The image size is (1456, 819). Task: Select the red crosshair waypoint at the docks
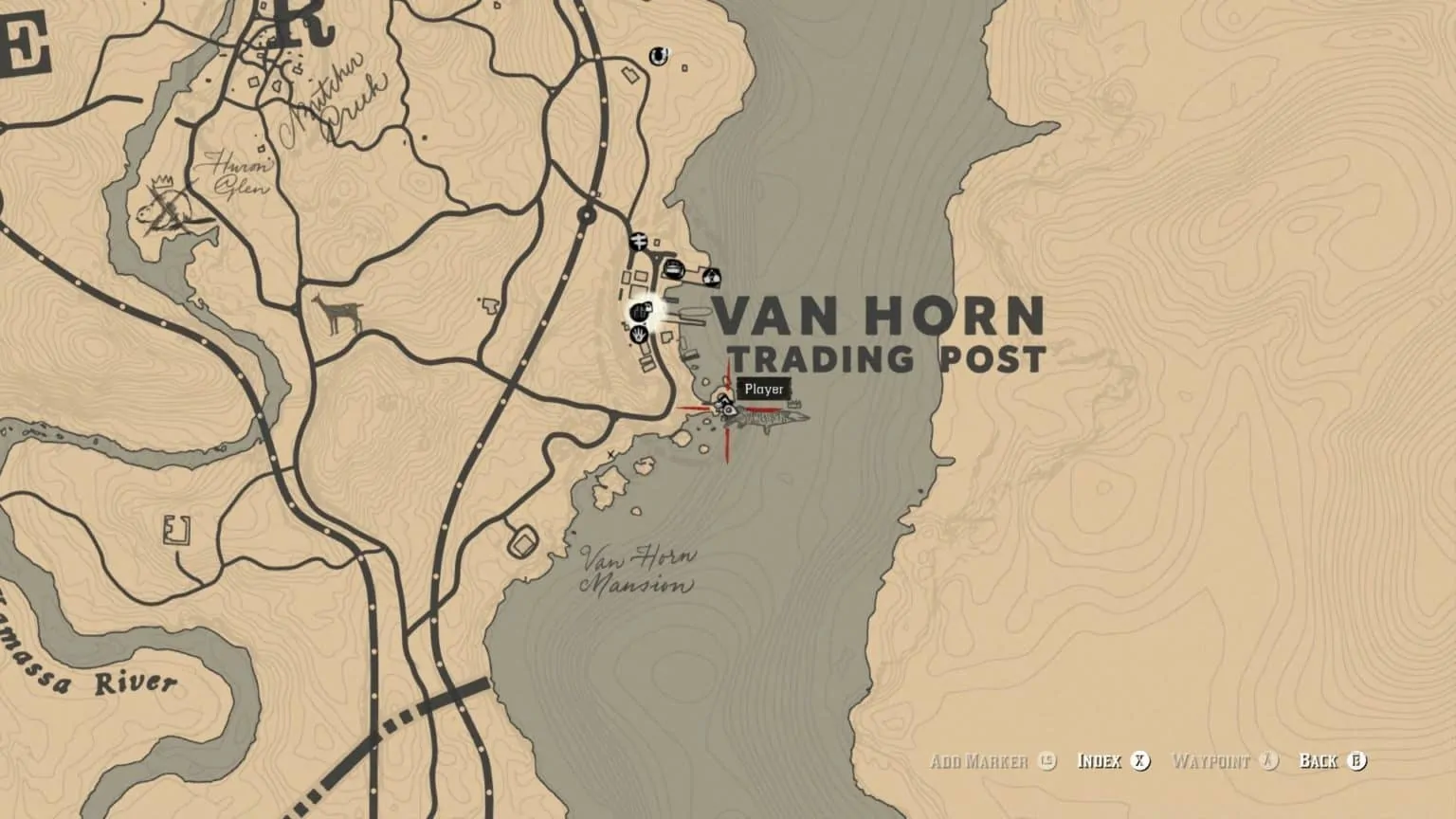[x=728, y=409]
